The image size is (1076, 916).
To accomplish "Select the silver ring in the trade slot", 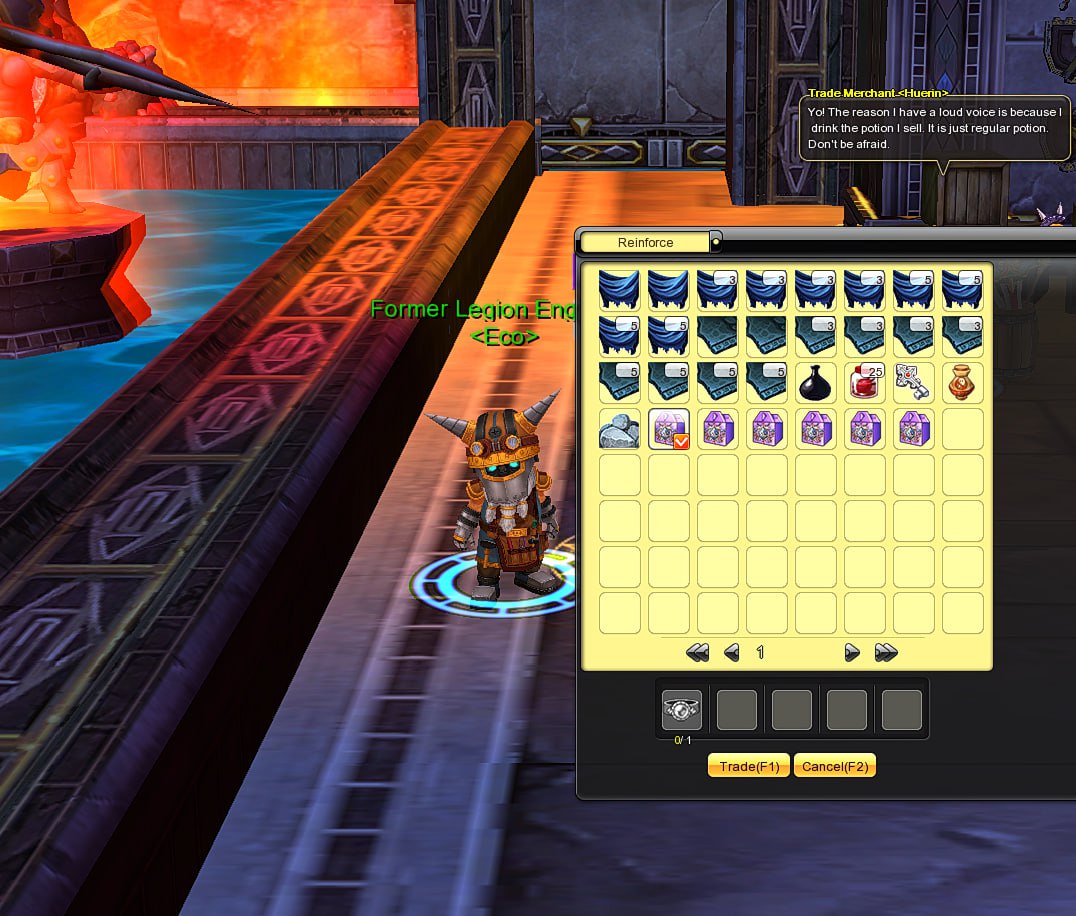I will coord(682,709).
